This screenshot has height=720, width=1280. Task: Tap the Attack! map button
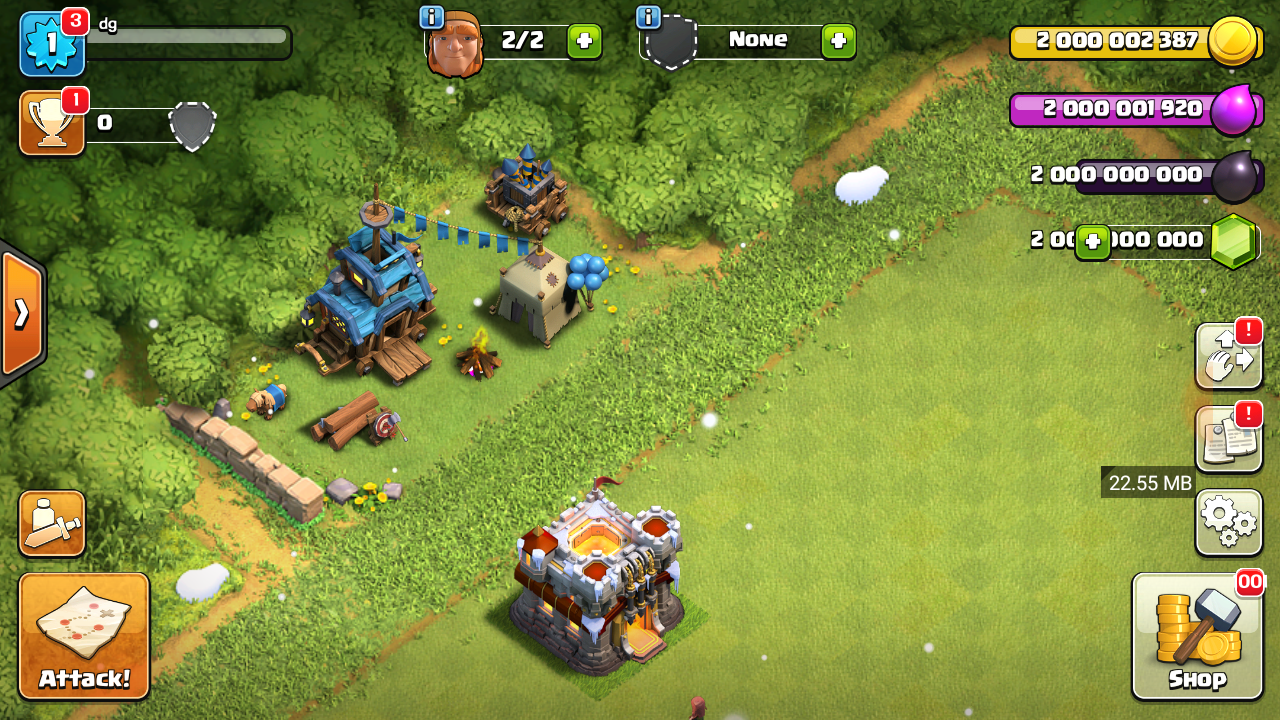tap(84, 635)
